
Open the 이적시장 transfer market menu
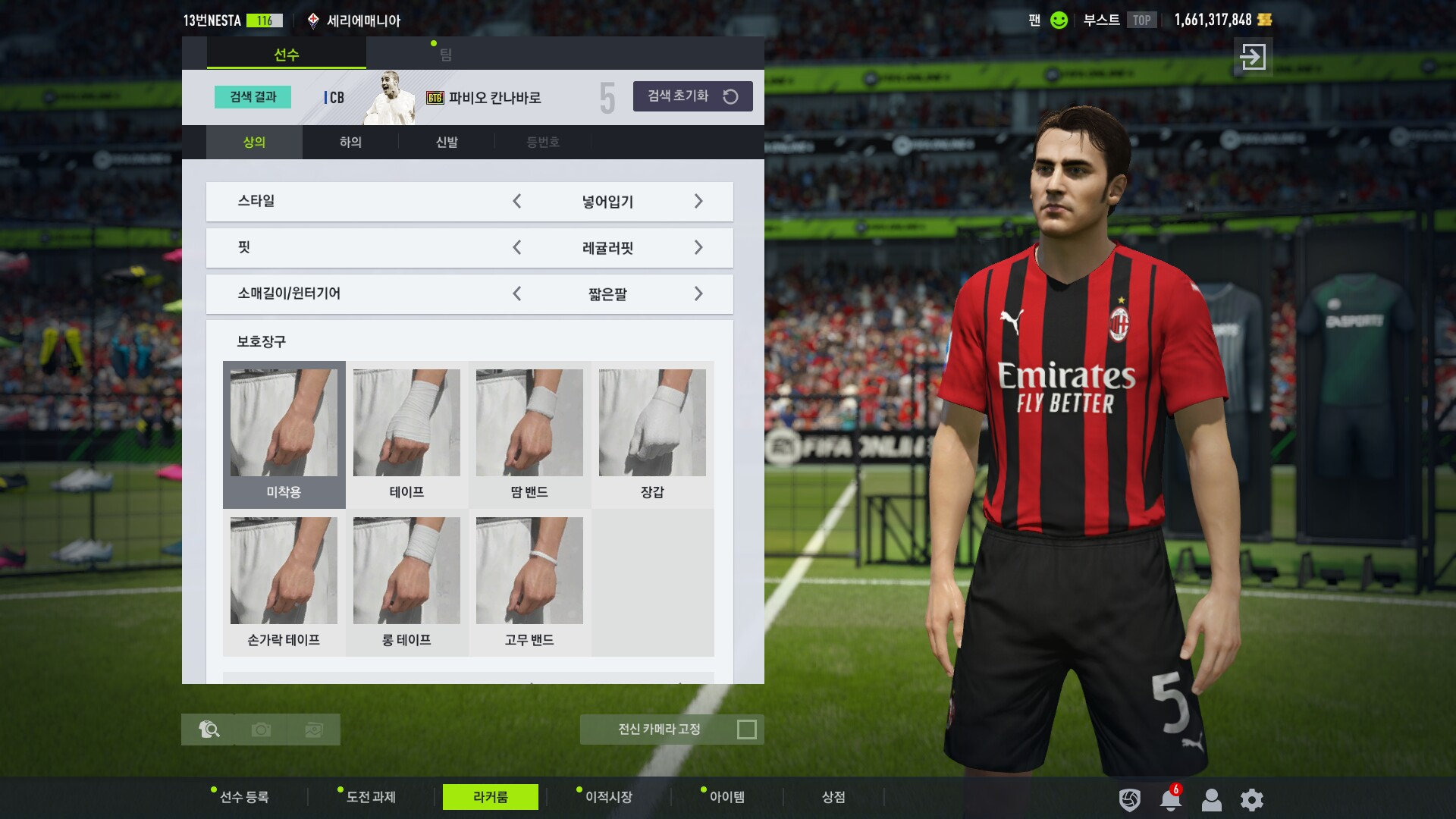[x=608, y=797]
